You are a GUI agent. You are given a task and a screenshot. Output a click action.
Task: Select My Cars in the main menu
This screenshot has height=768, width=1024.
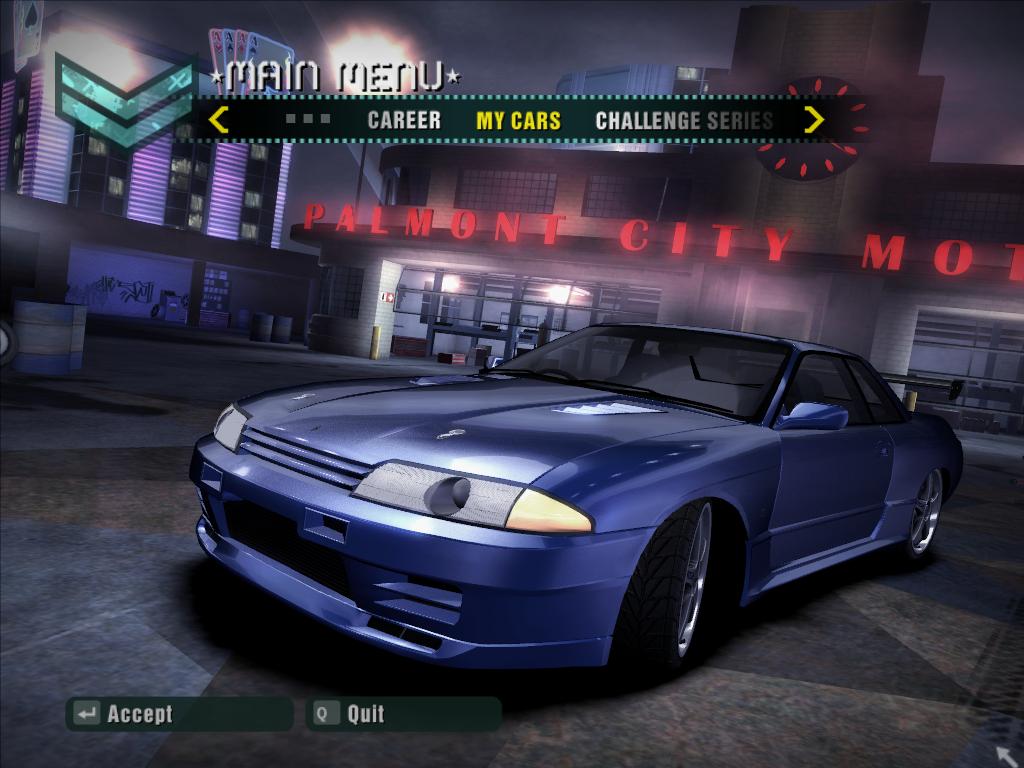pyautogui.click(x=518, y=121)
